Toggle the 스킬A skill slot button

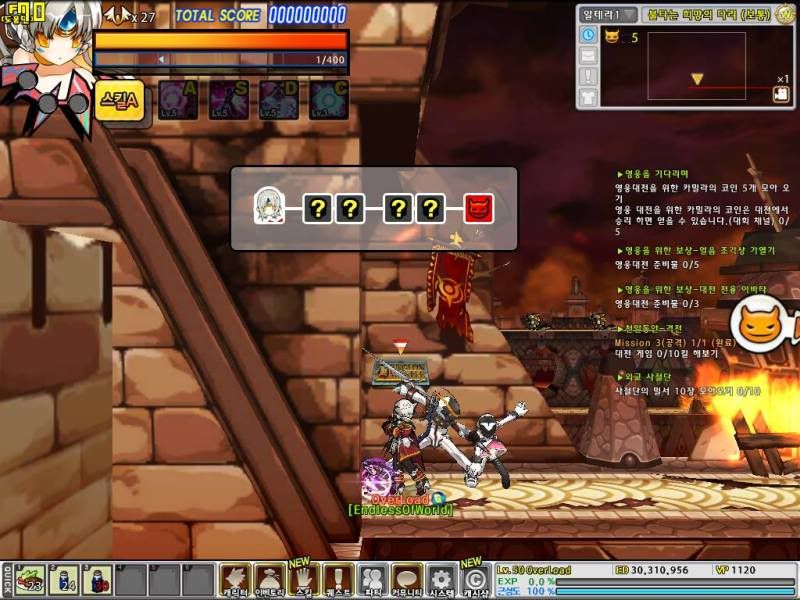[119, 100]
